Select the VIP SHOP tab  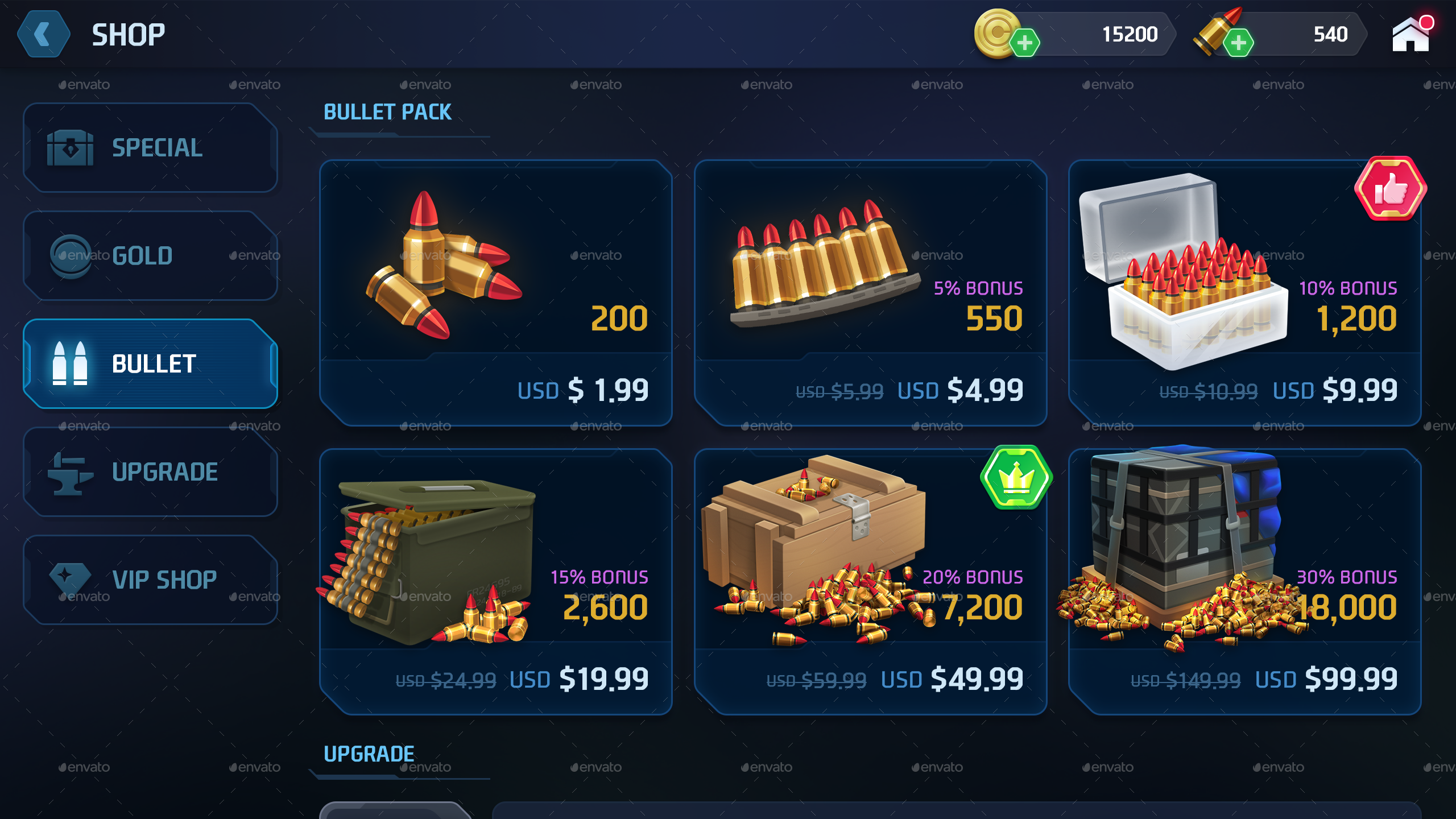[x=151, y=578]
